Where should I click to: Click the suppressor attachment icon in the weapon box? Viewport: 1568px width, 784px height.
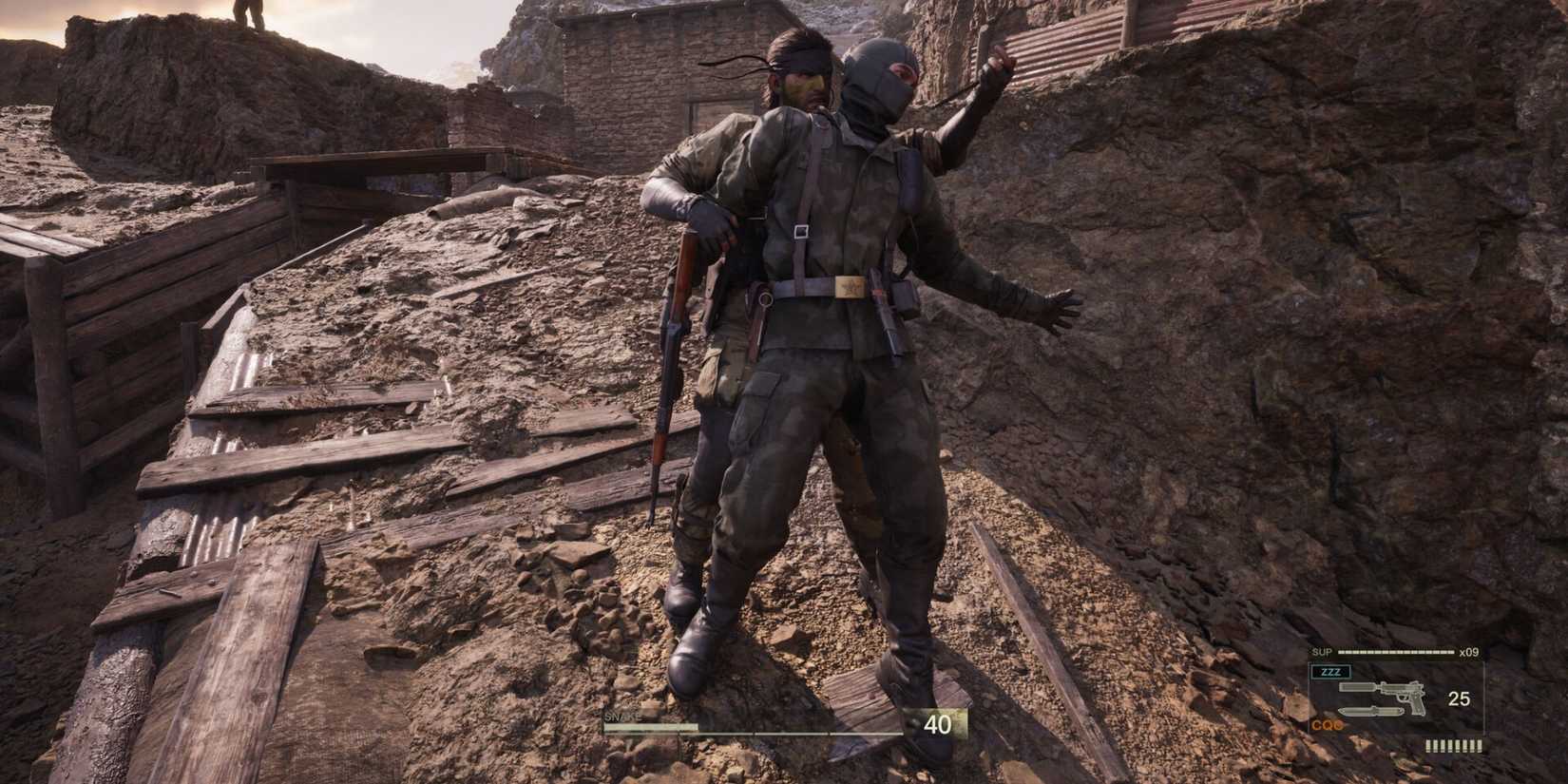pos(1359,688)
